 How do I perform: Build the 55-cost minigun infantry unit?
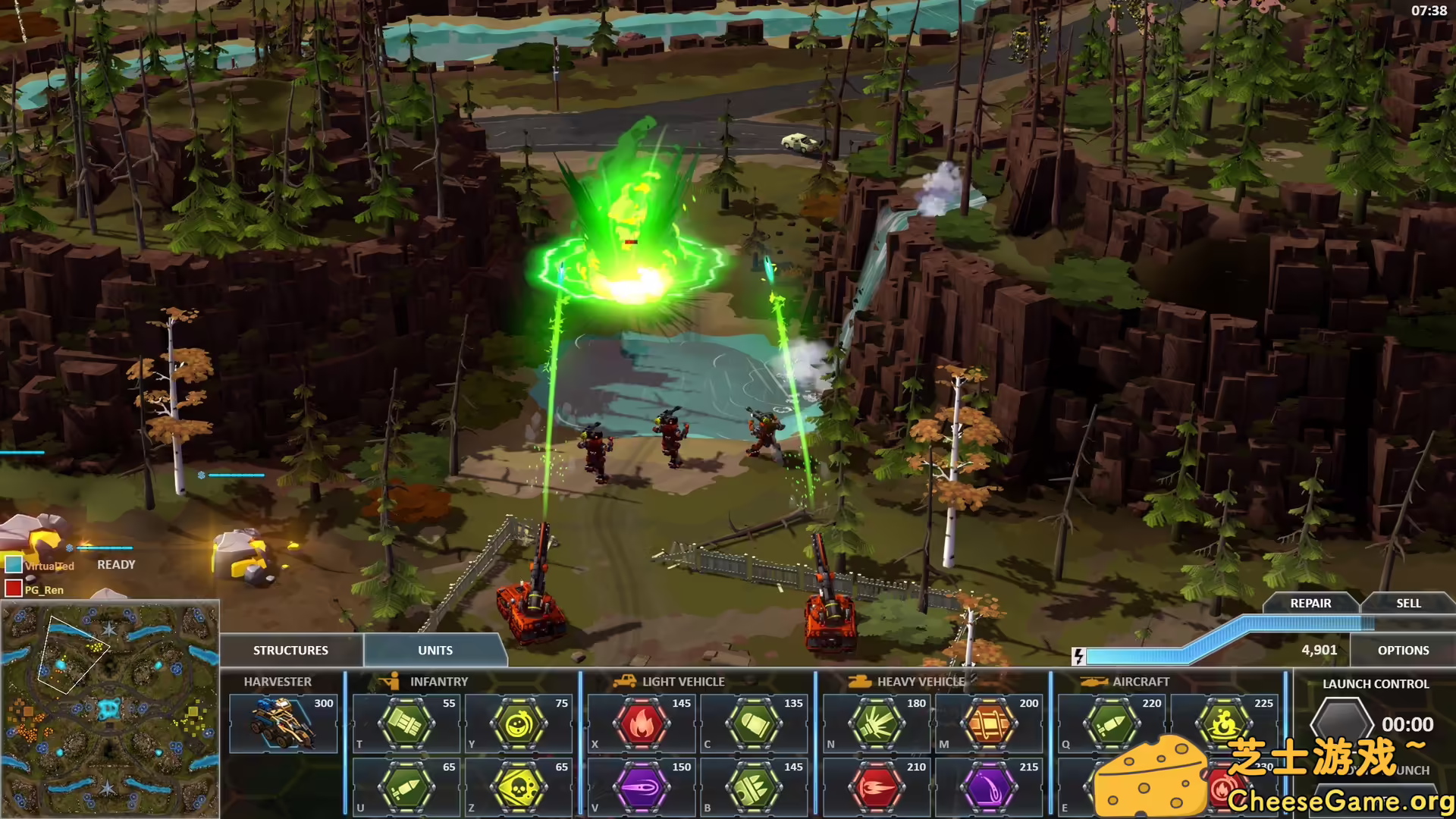coord(406,723)
